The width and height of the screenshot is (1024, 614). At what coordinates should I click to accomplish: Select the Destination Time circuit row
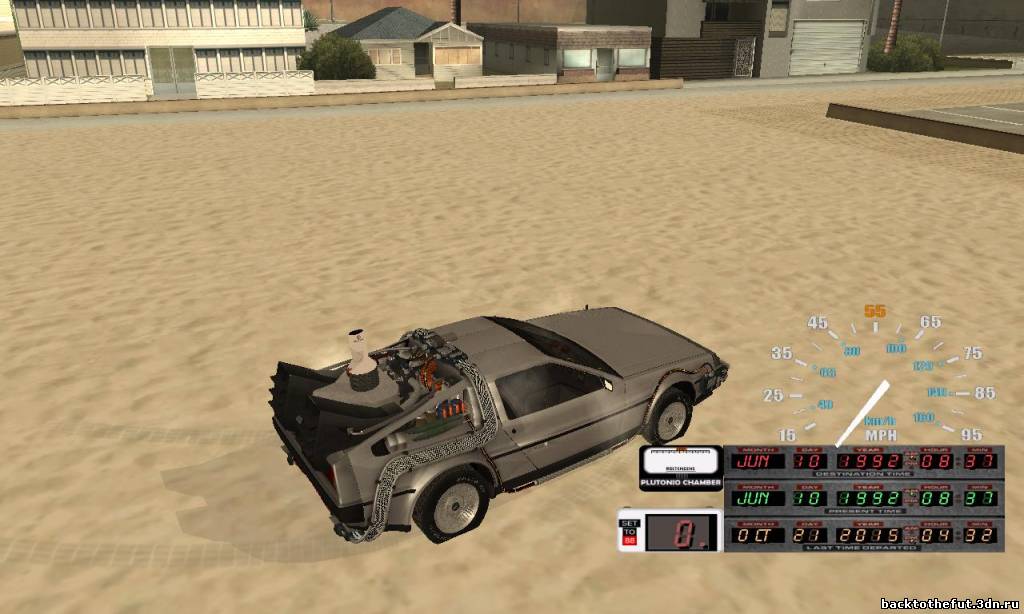(x=864, y=460)
